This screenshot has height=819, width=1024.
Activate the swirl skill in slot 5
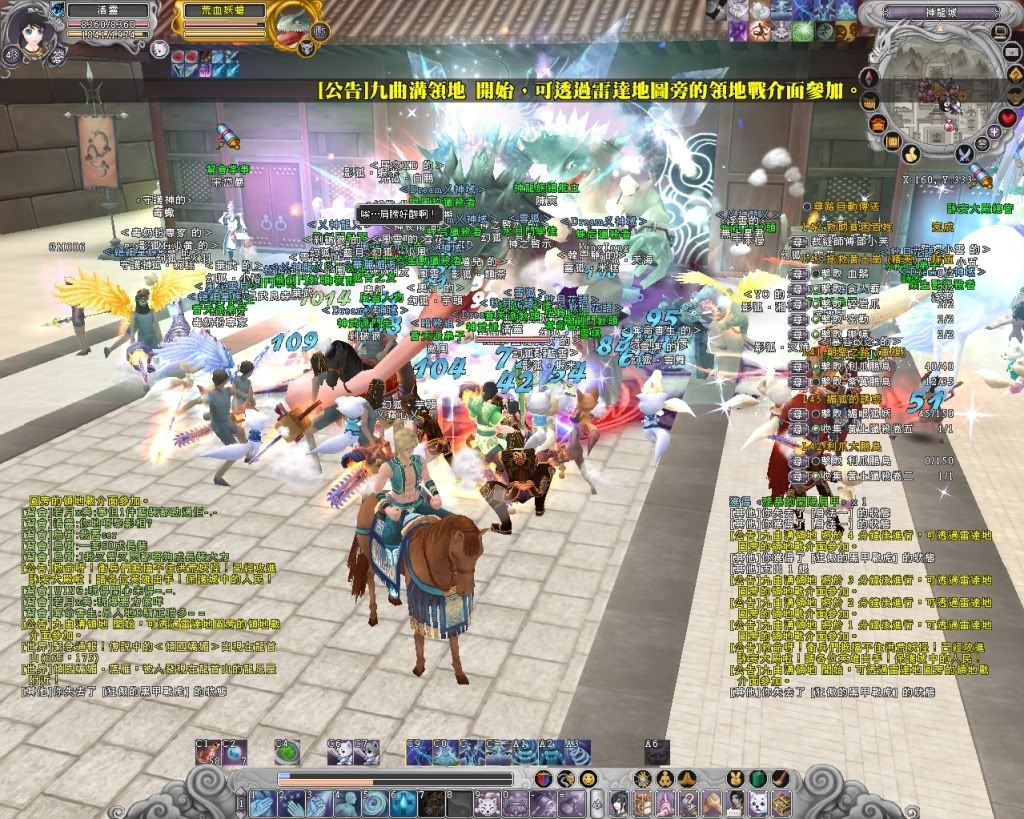pos(372,803)
